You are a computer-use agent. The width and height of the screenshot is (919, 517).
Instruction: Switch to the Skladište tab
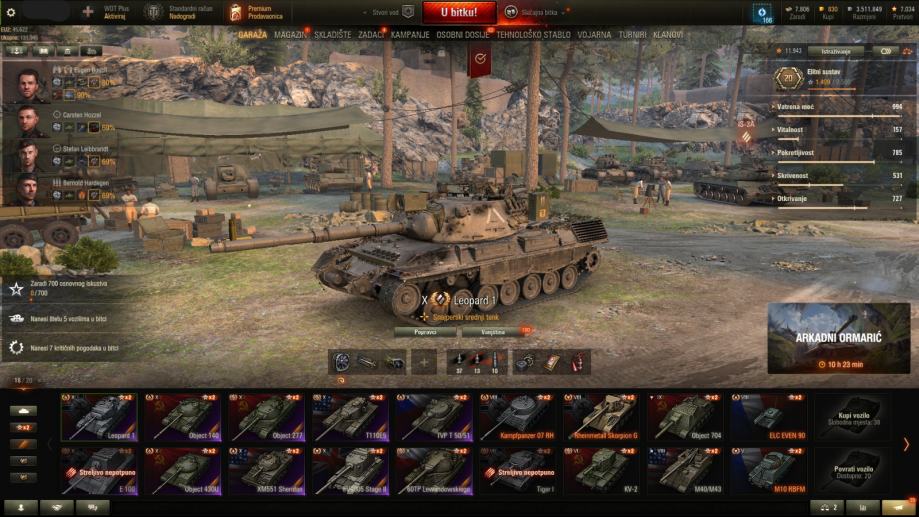point(333,34)
